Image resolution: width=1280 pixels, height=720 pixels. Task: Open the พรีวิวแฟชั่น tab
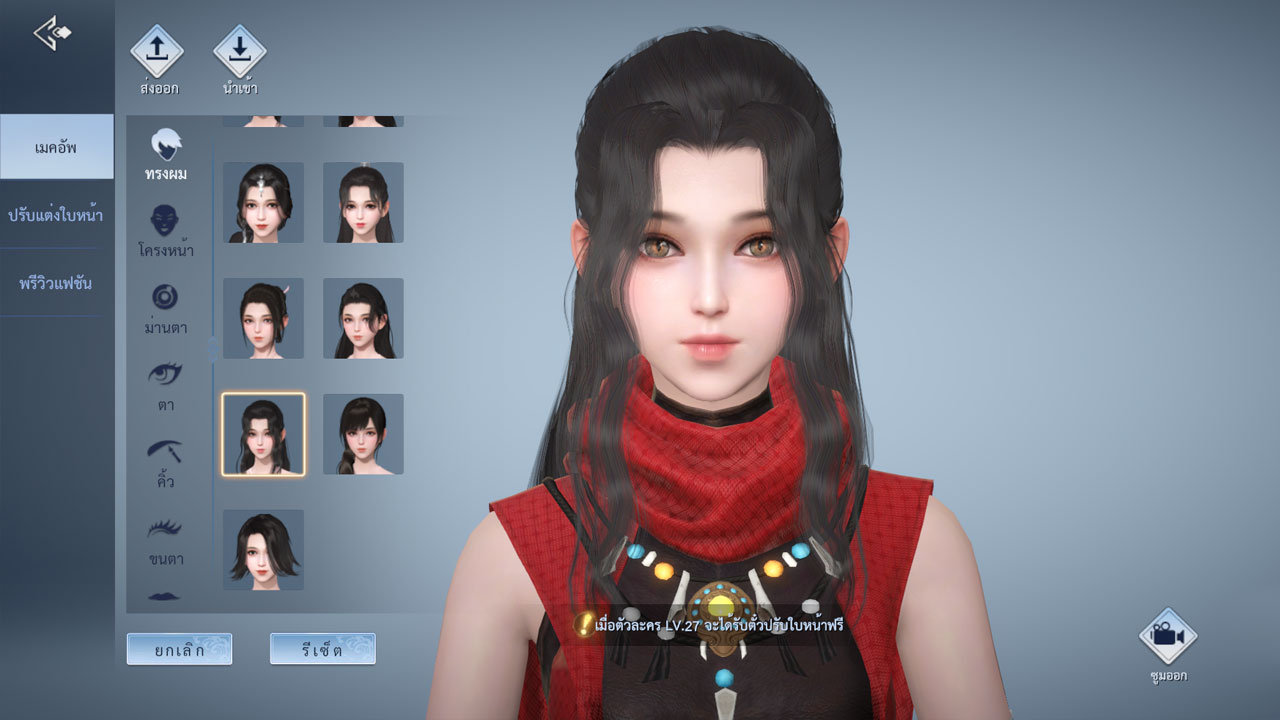point(57,283)
